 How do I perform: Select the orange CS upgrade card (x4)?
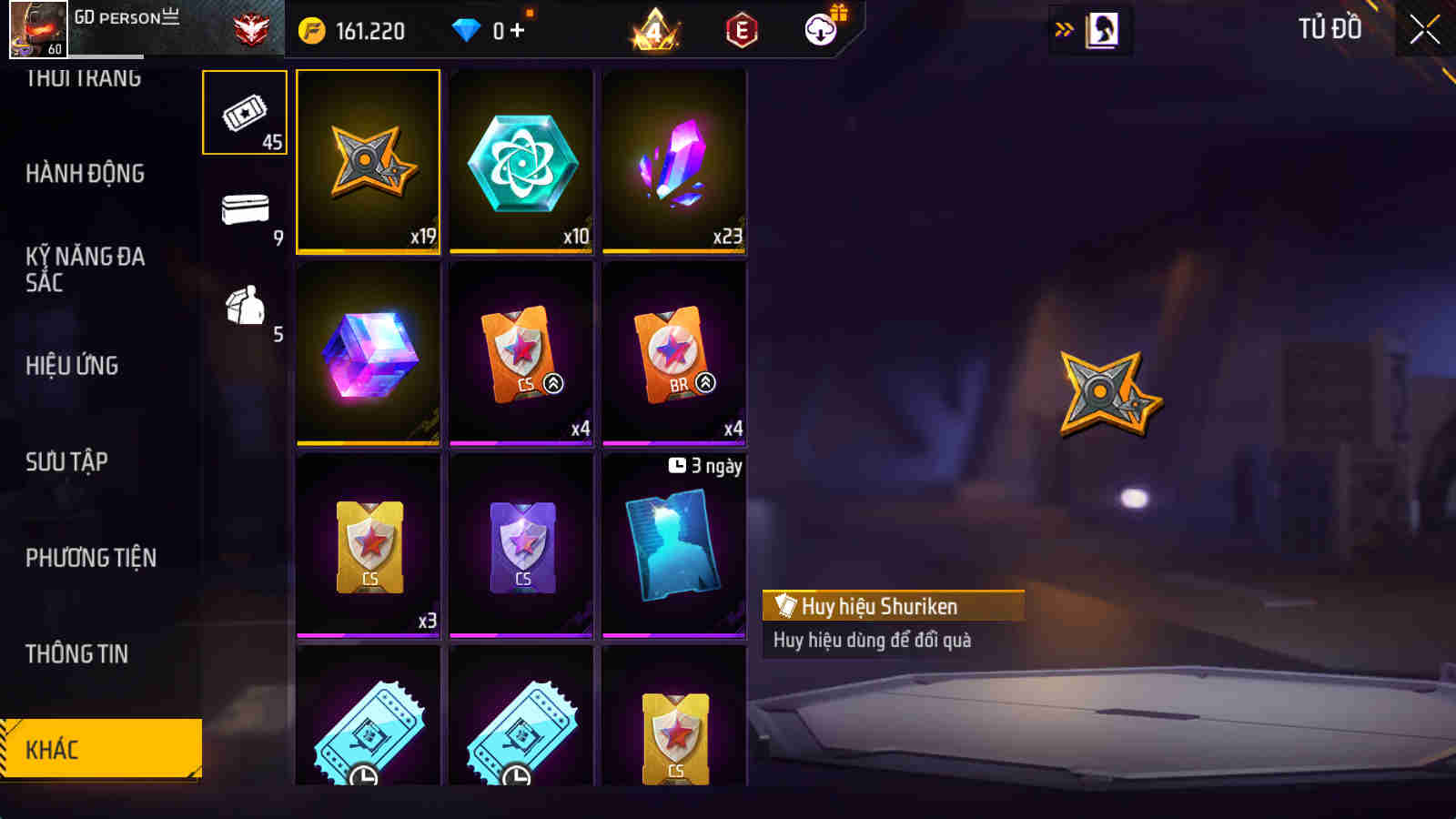click(521, 353)
